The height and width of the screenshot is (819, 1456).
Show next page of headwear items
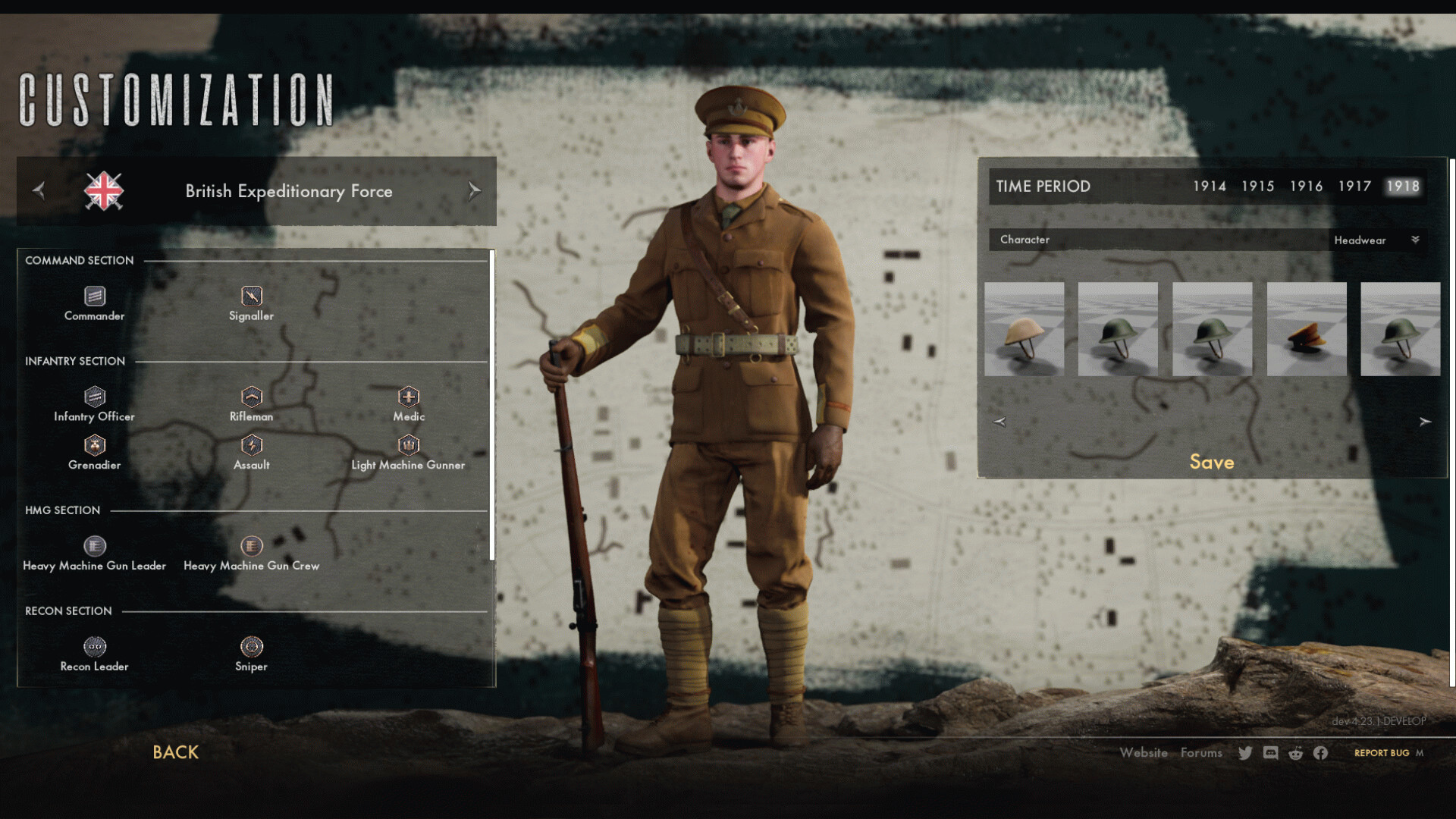point(1425,422)
